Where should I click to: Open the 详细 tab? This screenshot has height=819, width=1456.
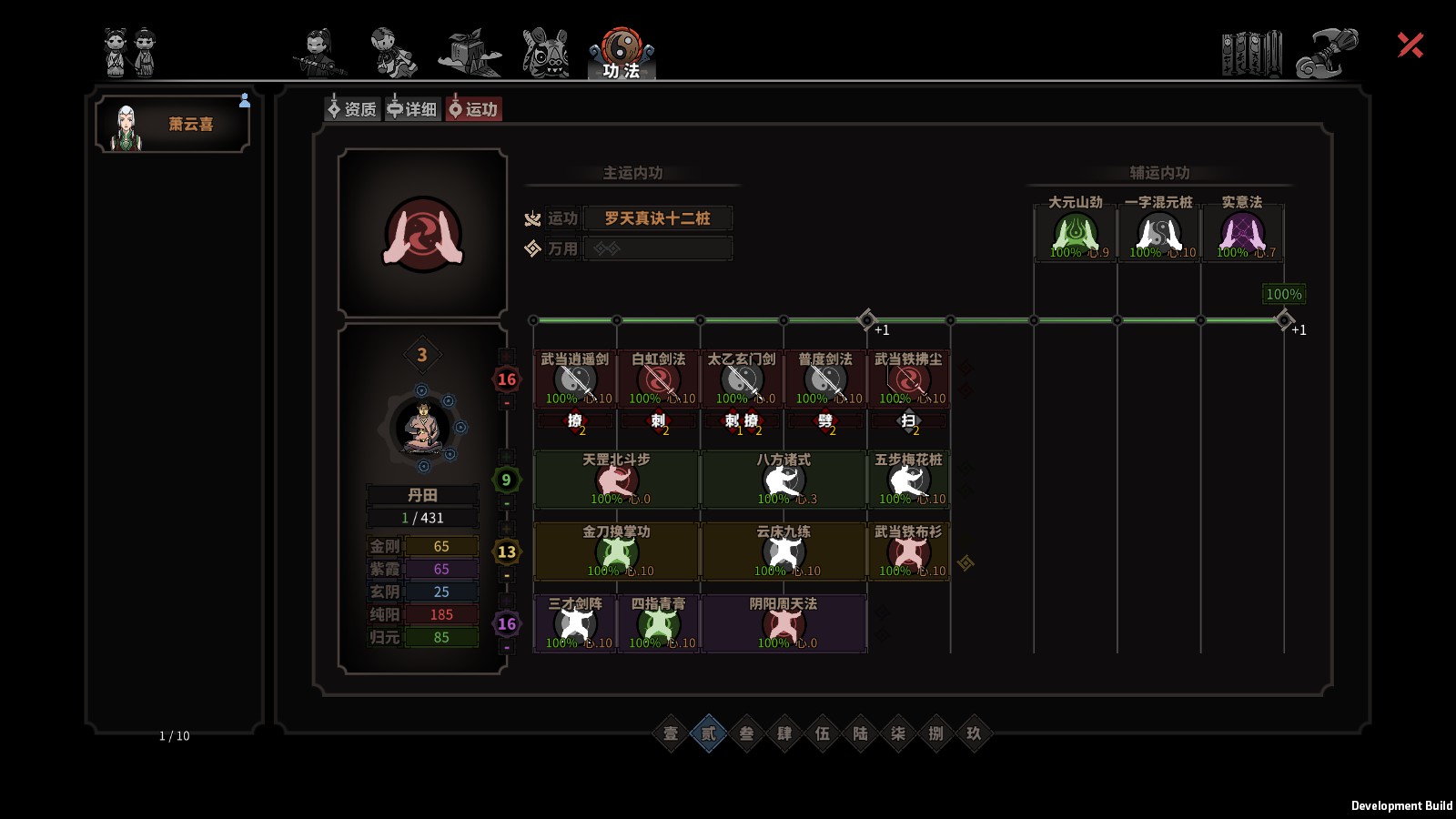coord(413,109)
